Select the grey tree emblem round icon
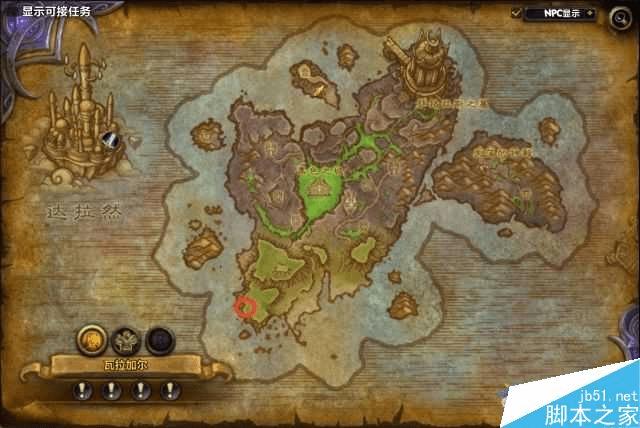 [x=127, y=338]
